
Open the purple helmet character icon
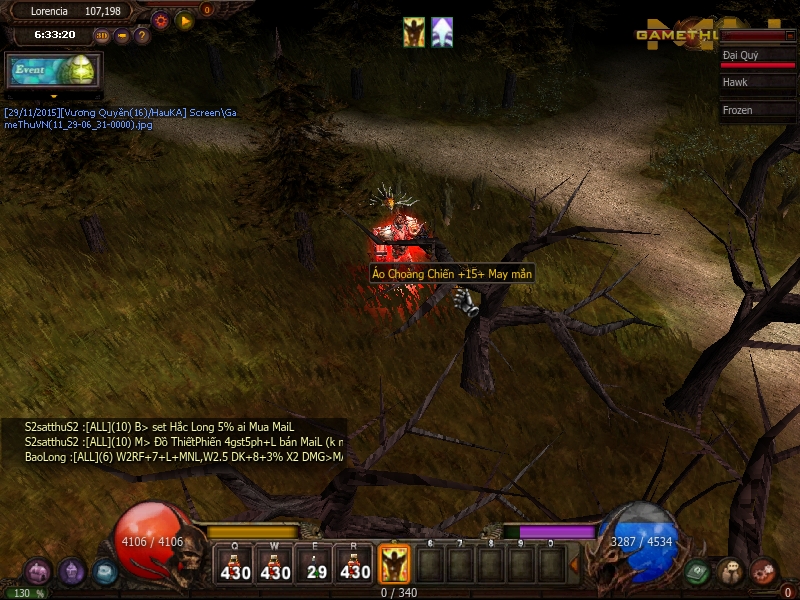[x=71, y=572]
